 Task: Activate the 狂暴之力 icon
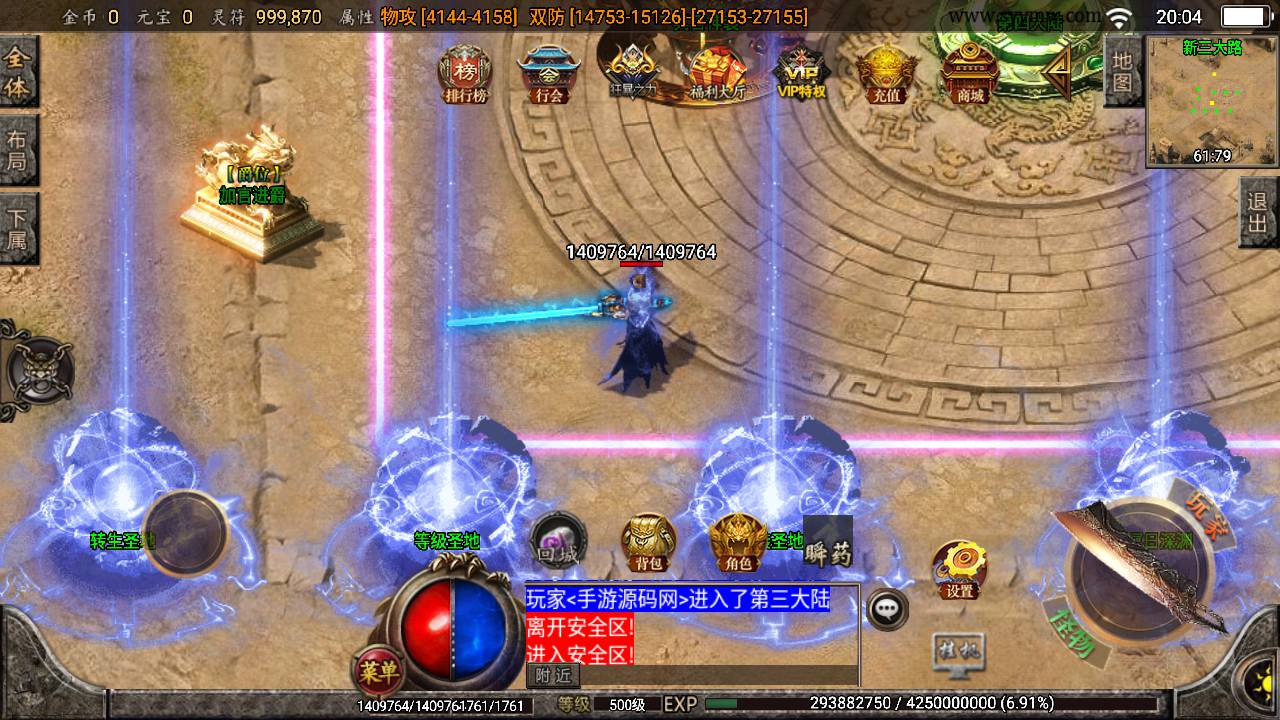point(634,72)
